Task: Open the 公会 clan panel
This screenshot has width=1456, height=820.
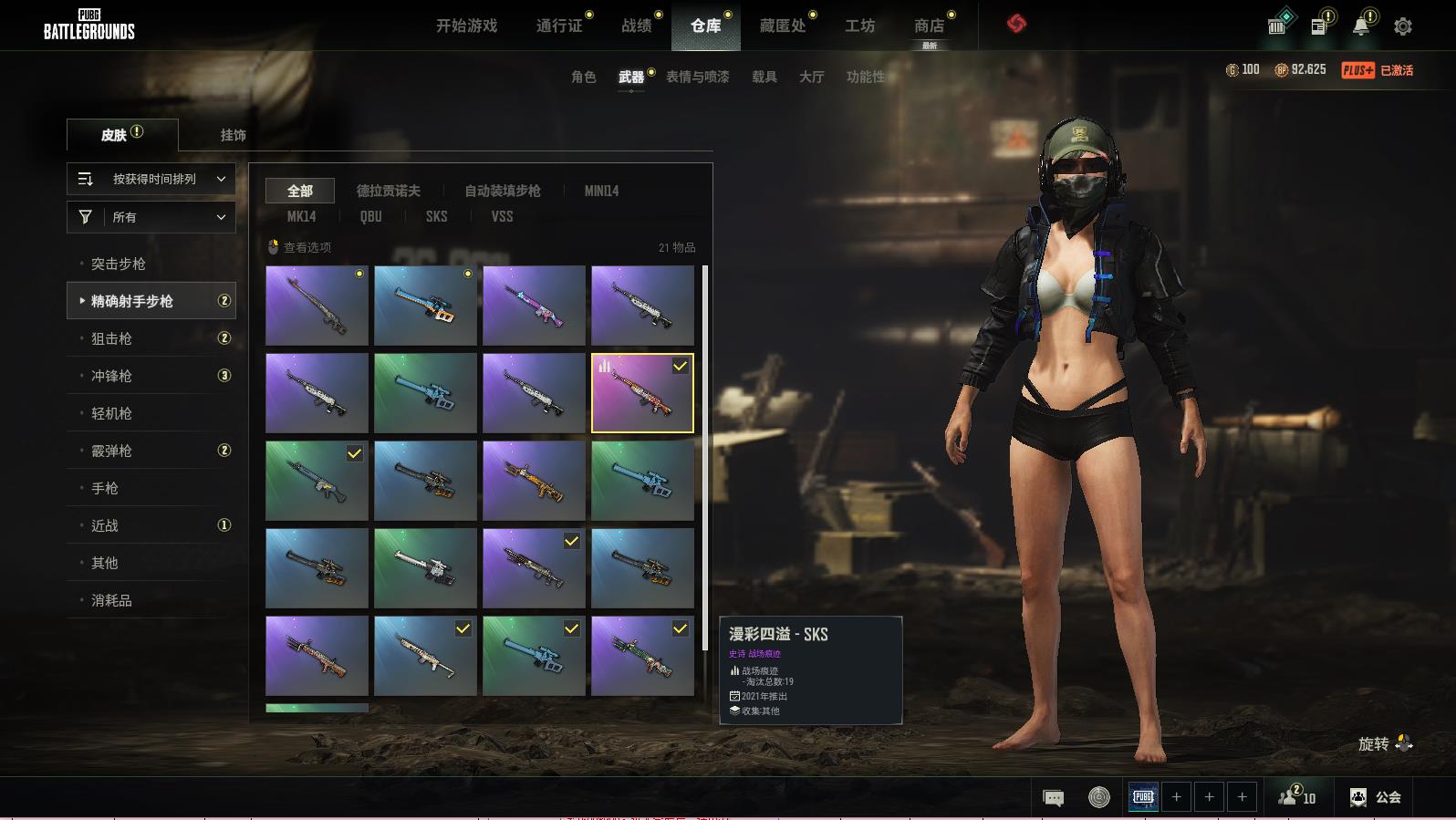Action: point(1376,797)
